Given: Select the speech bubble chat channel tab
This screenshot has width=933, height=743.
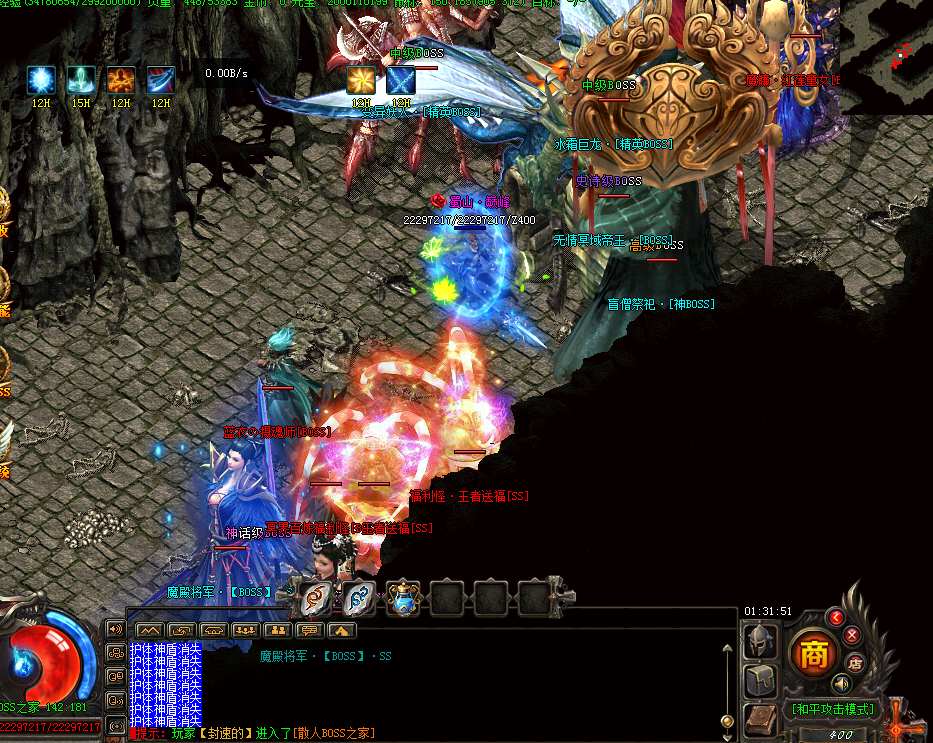Looking at the screenshot, I should tap(309, 630).
